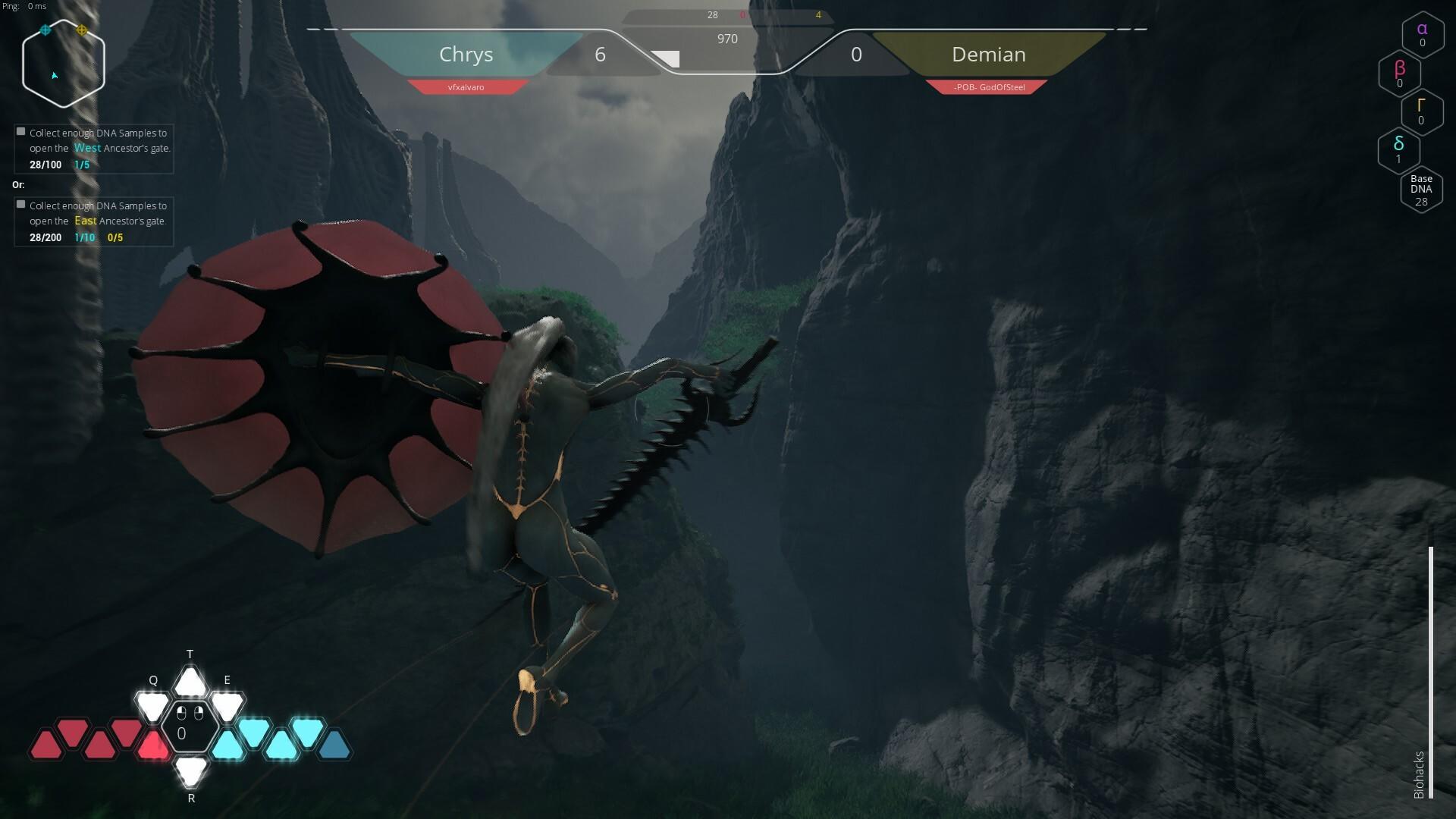Expand the match score bar showing 970
This screenshot has width=1456, height=819.
click(728, 38)
